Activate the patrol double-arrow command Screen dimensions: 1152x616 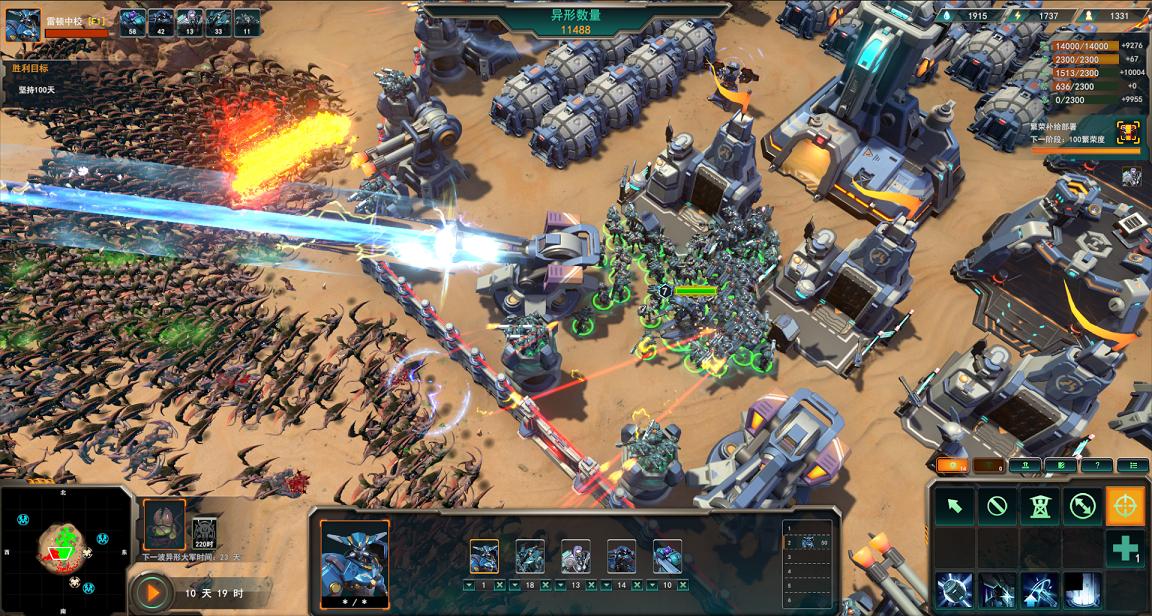[x=1082, y=506]
